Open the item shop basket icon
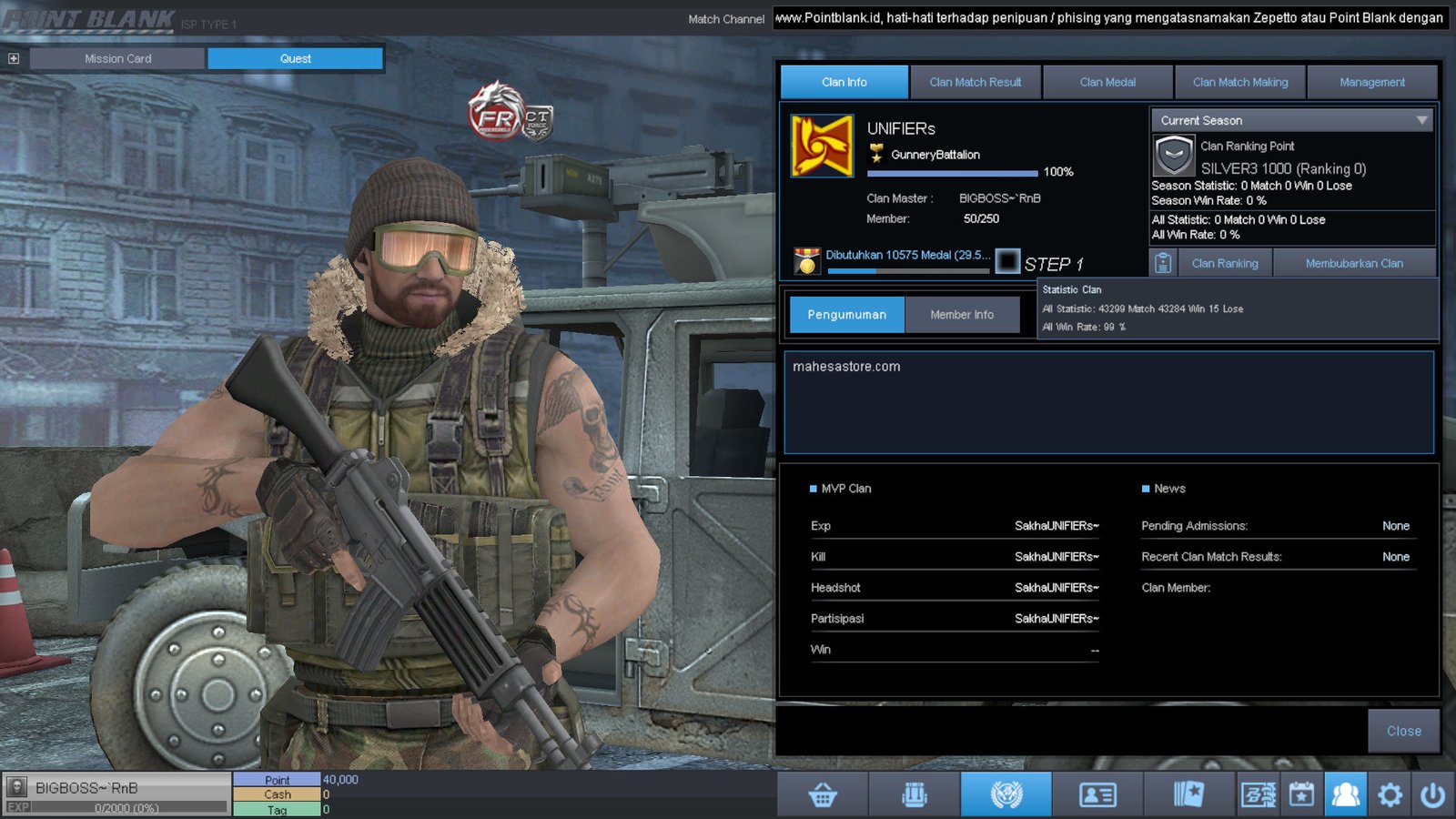Viewport: 1456px width, 819px height. pos(822,794)
